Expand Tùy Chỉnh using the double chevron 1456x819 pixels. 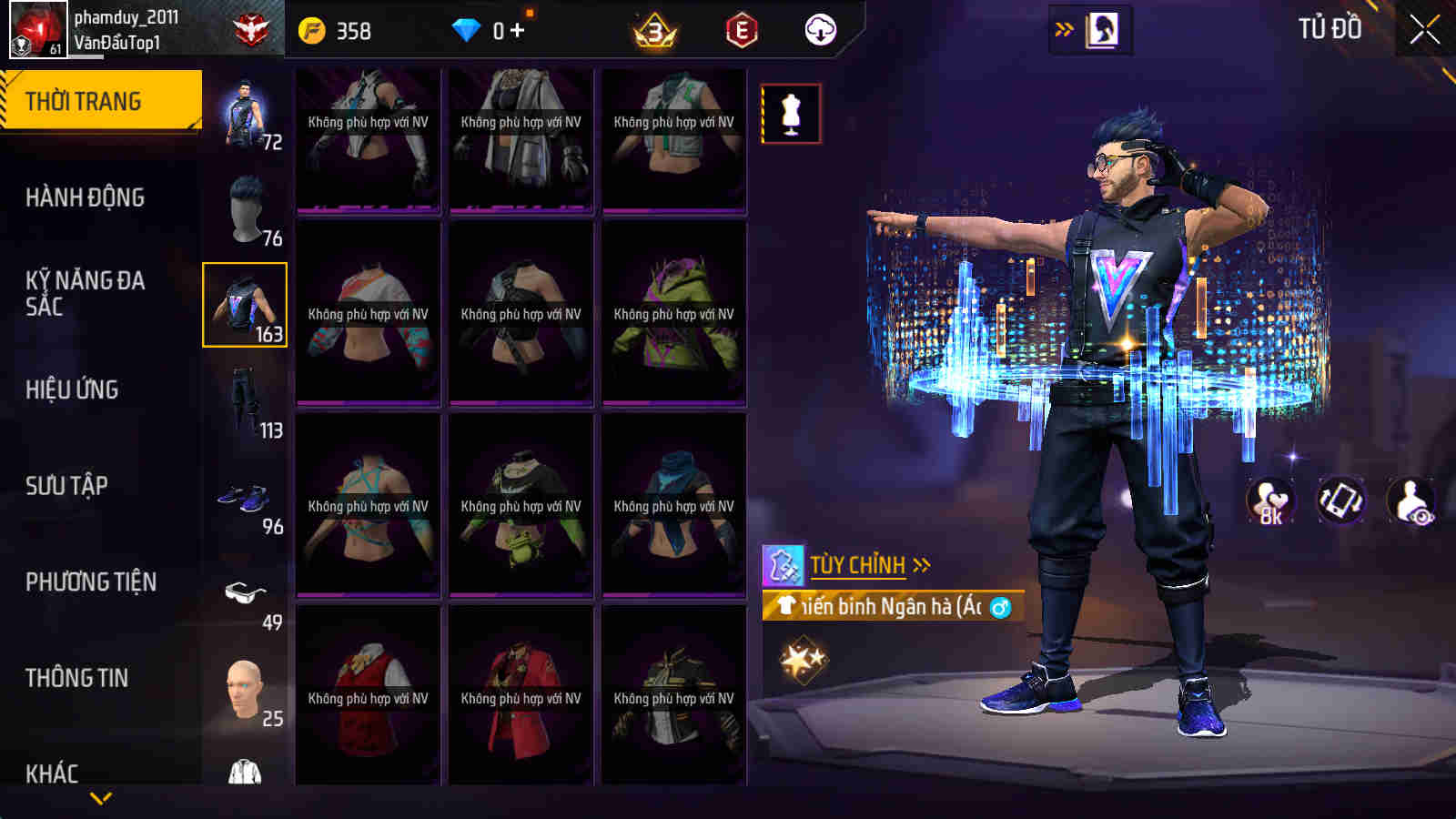click(922, 564)
